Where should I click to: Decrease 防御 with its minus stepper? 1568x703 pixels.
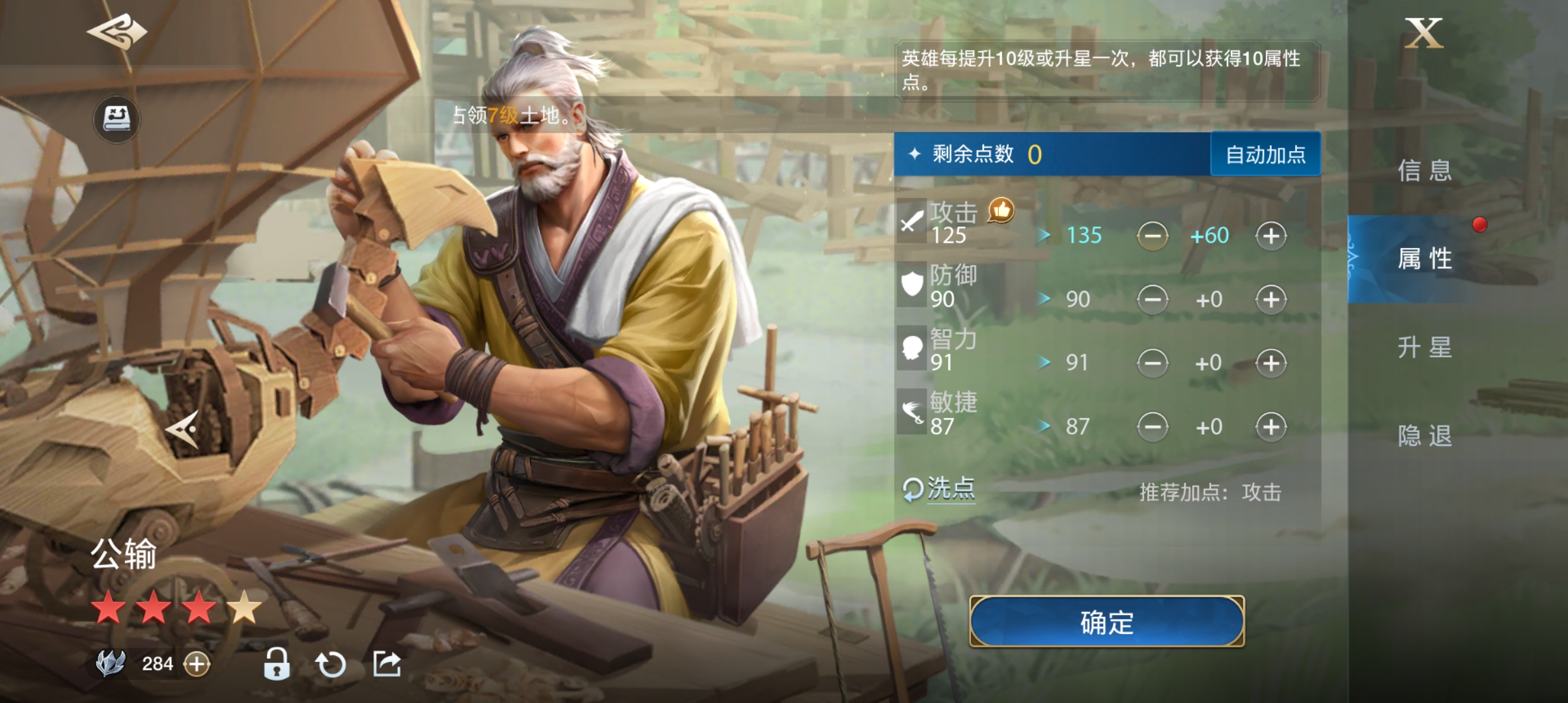(x=1152, y=298)
